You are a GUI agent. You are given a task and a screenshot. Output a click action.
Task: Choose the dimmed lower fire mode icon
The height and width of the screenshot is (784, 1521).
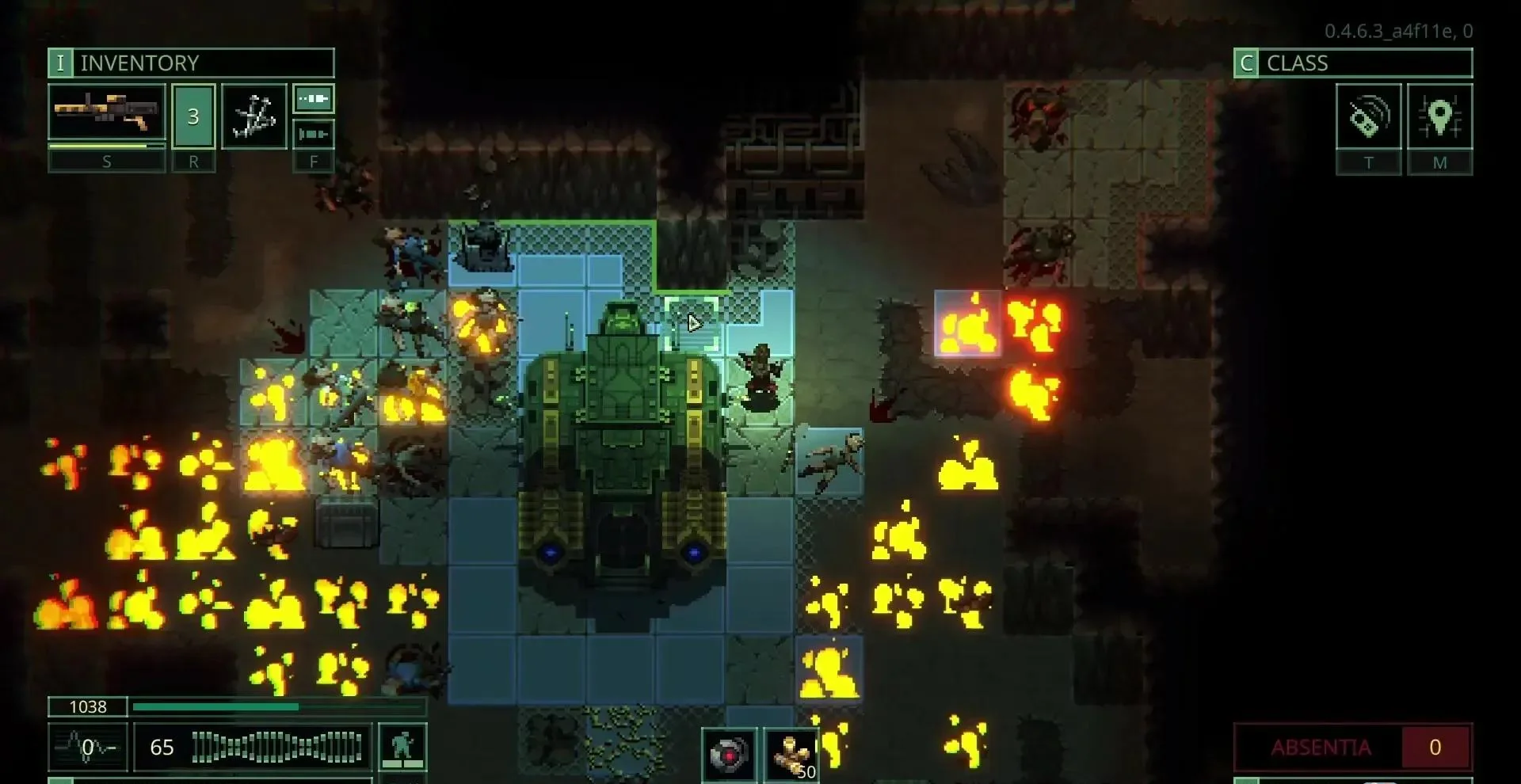[x=314, y=134]
